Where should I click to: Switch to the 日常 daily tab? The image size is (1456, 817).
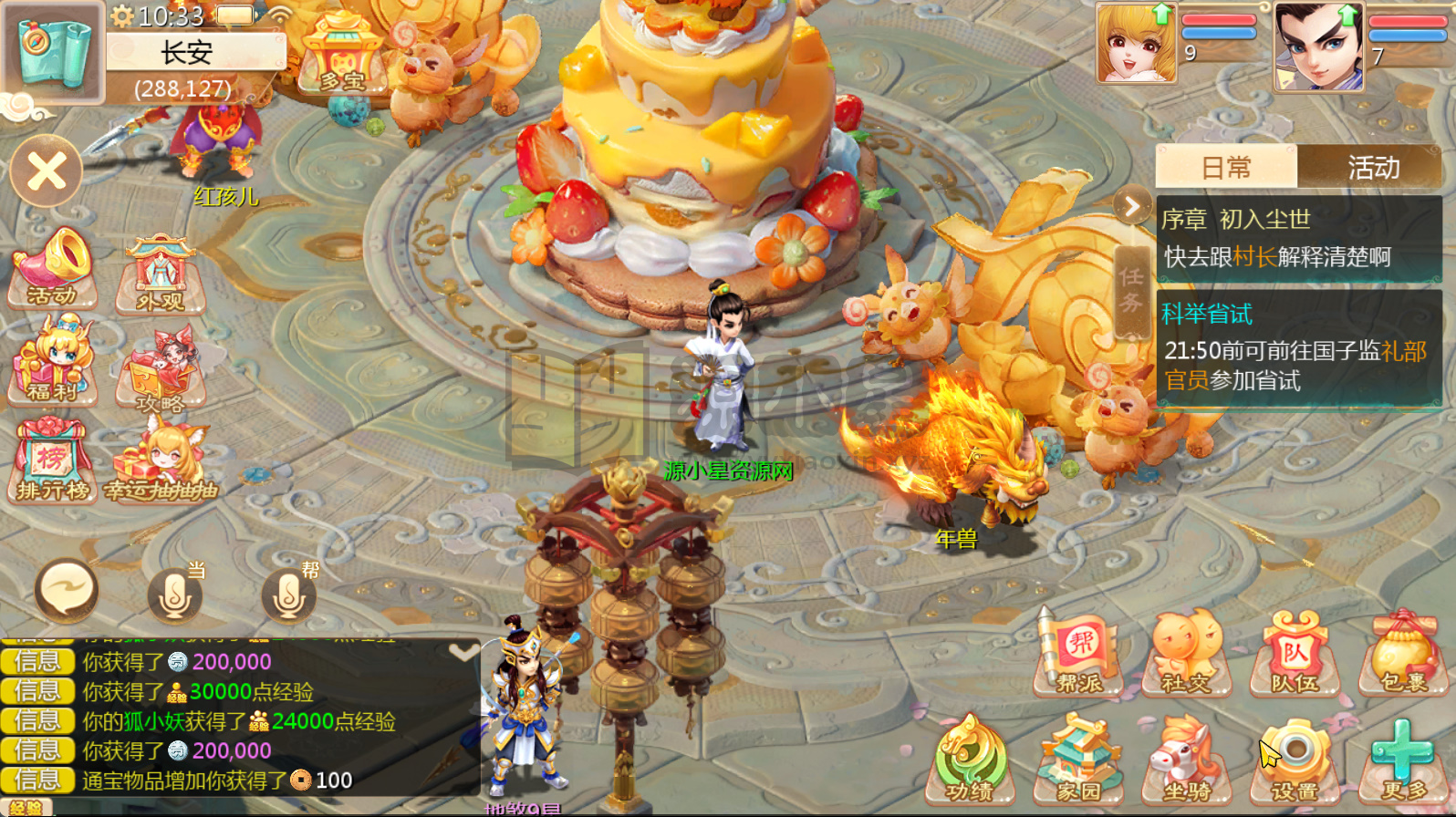point(1226,168)
